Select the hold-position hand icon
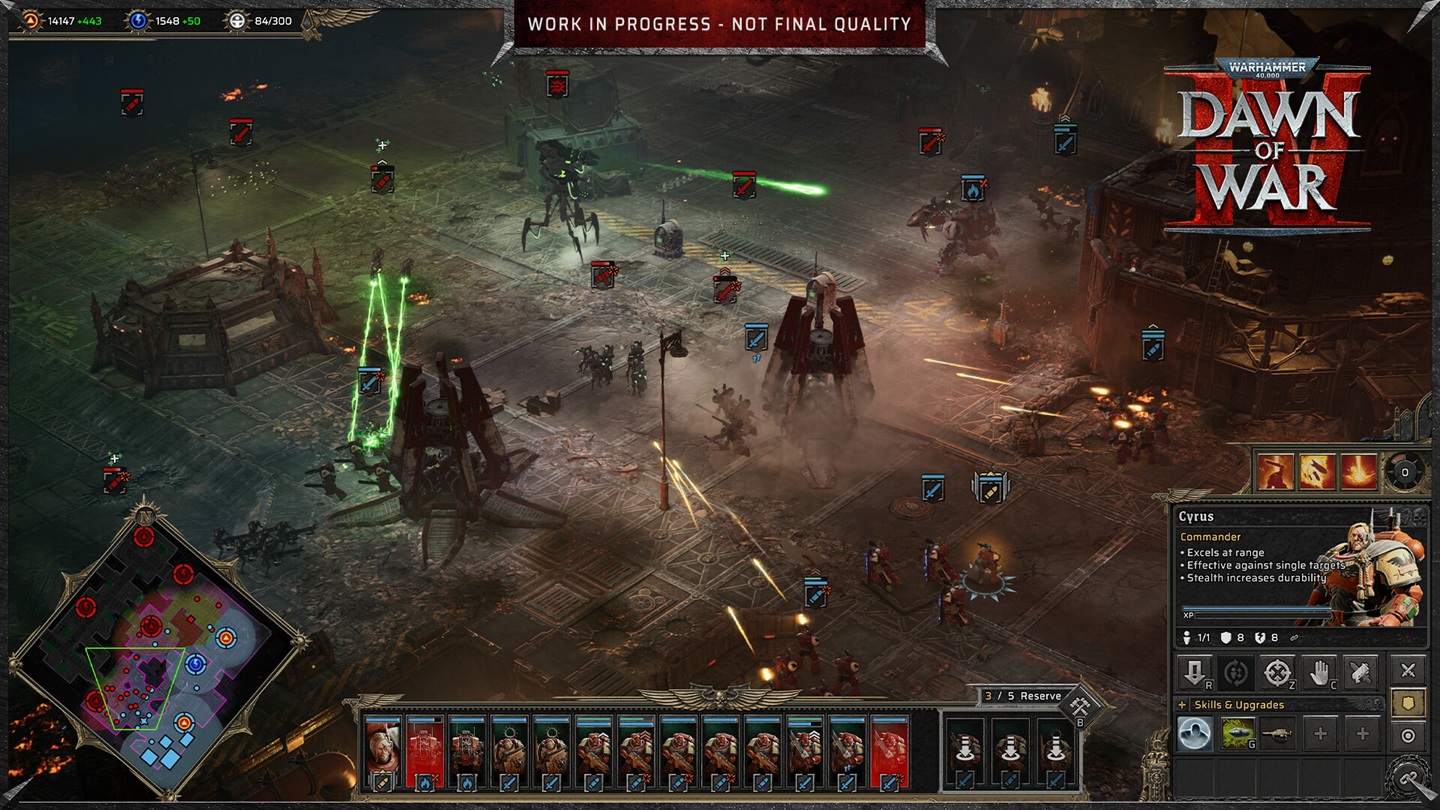 (x=1320, y=673)
